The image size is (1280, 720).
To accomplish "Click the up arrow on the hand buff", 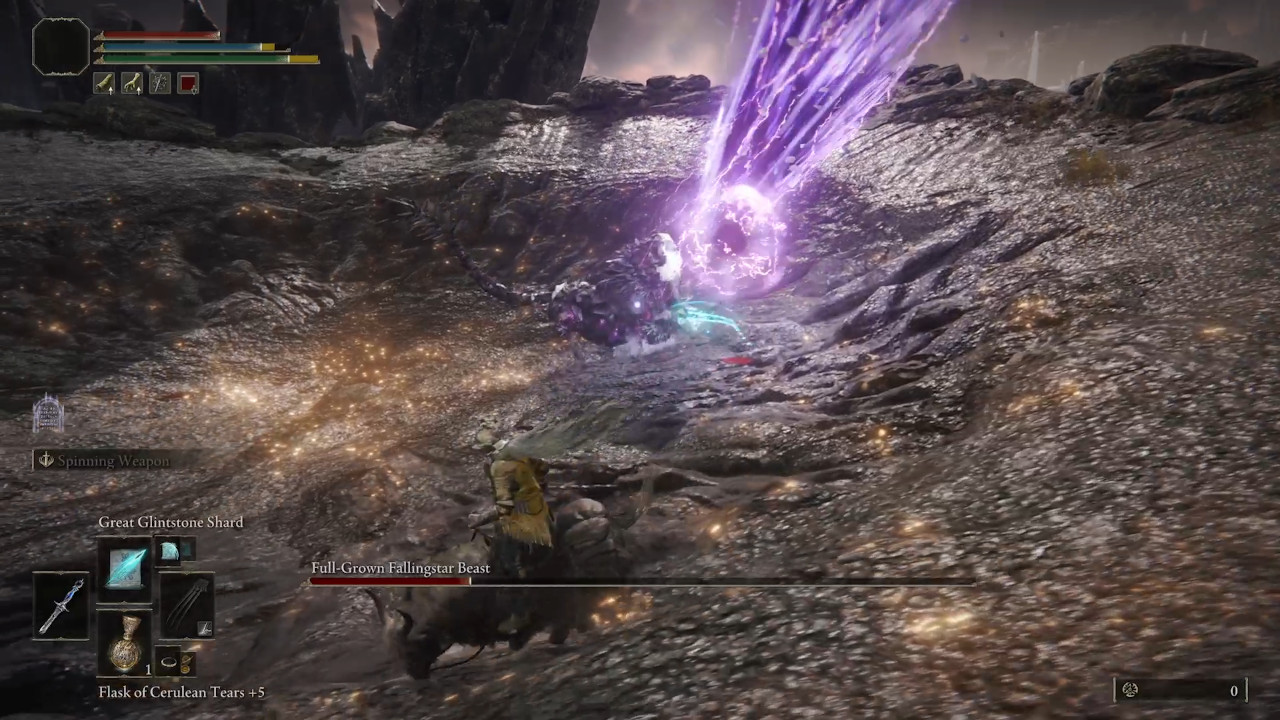I will (139, 90).
